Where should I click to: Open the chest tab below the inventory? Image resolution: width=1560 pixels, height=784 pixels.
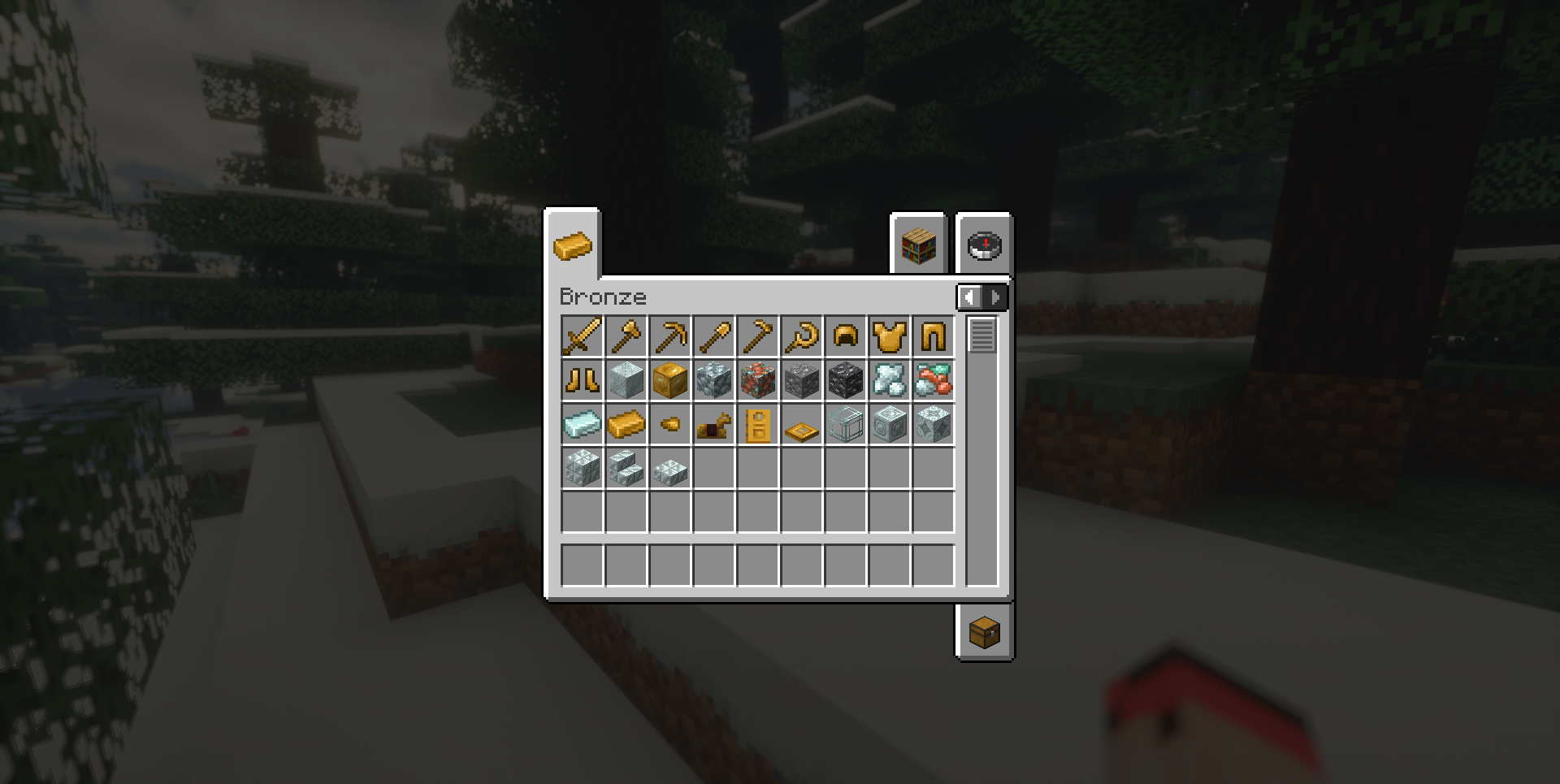[985, 633]
